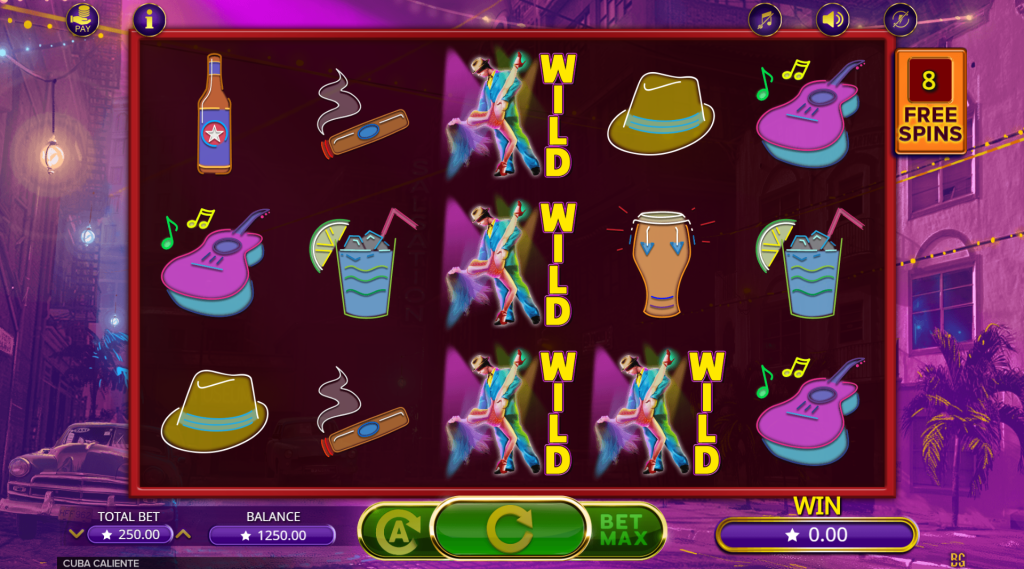Image resolution: width=1024 pixels, height=569 pixels.
Task: Spin the reels with the green button
Action: pyautogui.click(x=509, y=528)
